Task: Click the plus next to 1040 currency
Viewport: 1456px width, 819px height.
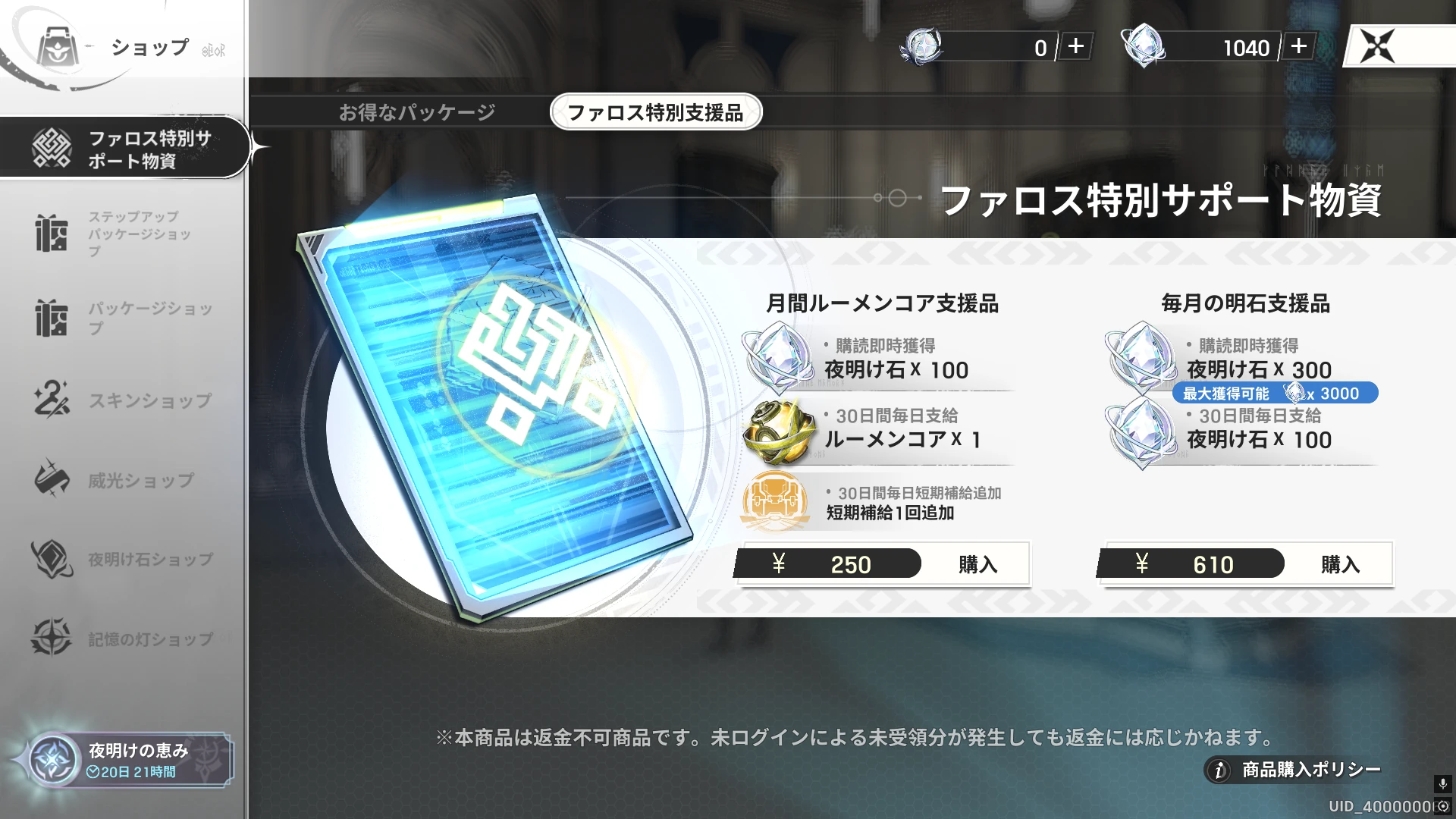Action: pos(1298,47)
